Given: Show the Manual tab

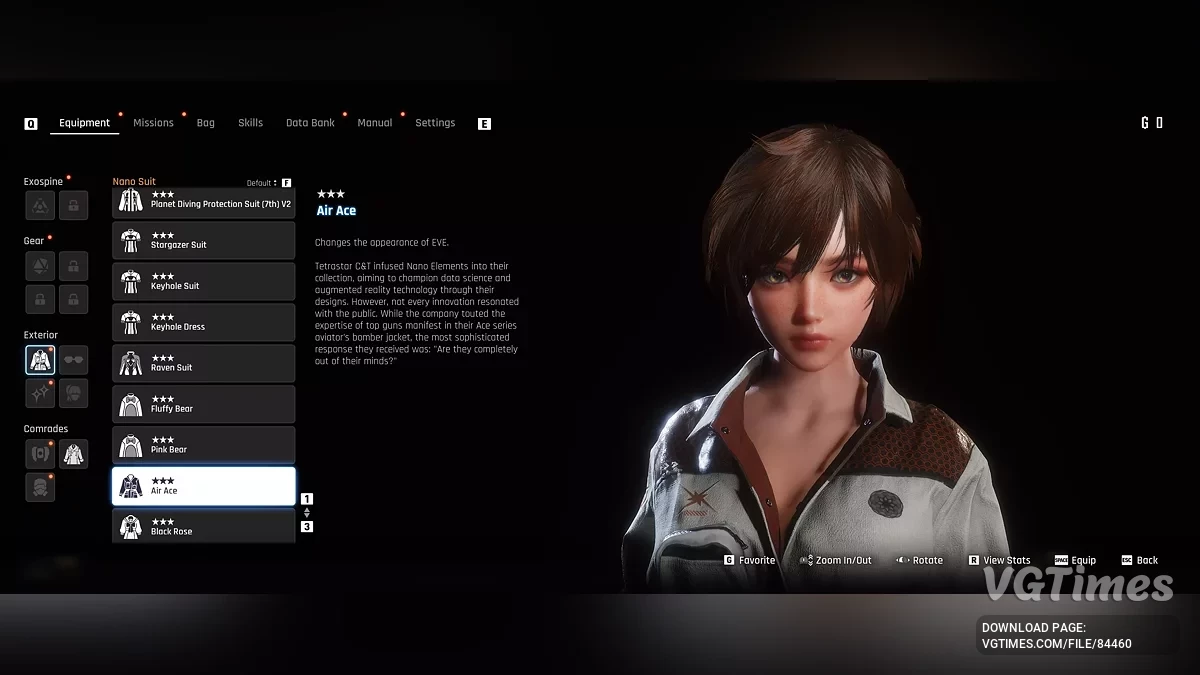Looking at the screenshot, I should [x=375, y=123].
